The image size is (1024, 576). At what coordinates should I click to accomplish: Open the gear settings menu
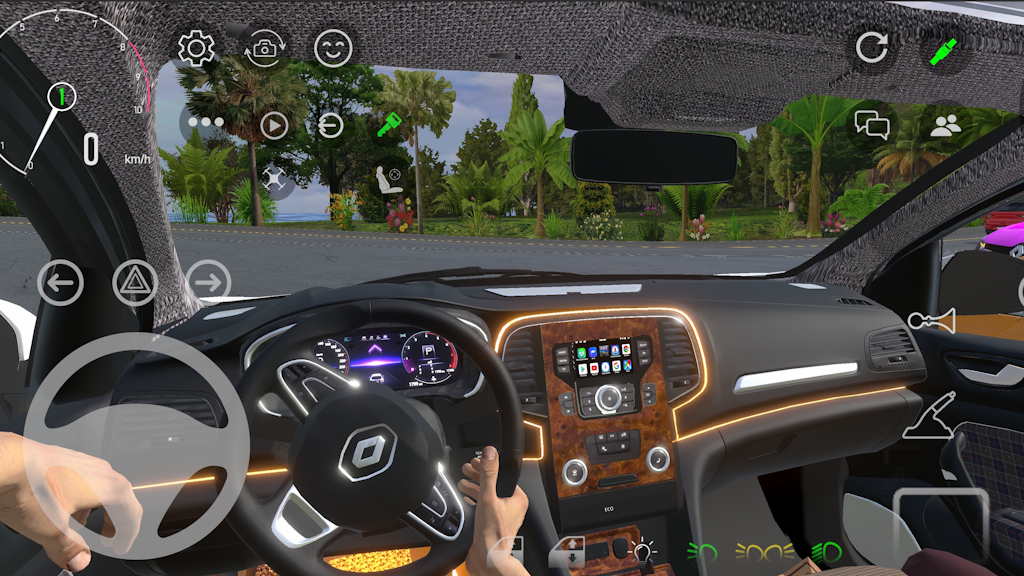pos(196,48)
